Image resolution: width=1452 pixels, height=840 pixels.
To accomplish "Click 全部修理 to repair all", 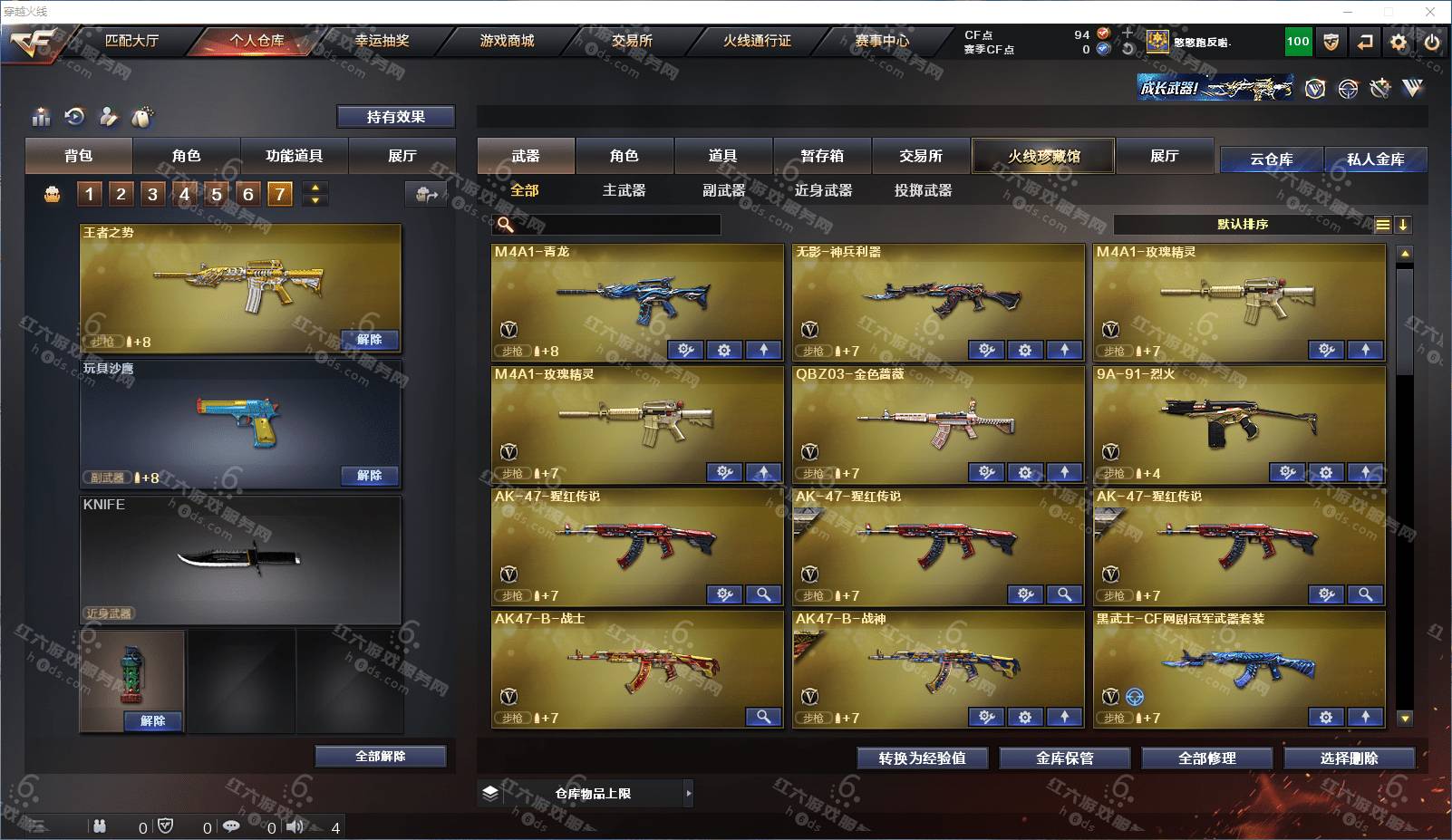I will pos(1206,758).
